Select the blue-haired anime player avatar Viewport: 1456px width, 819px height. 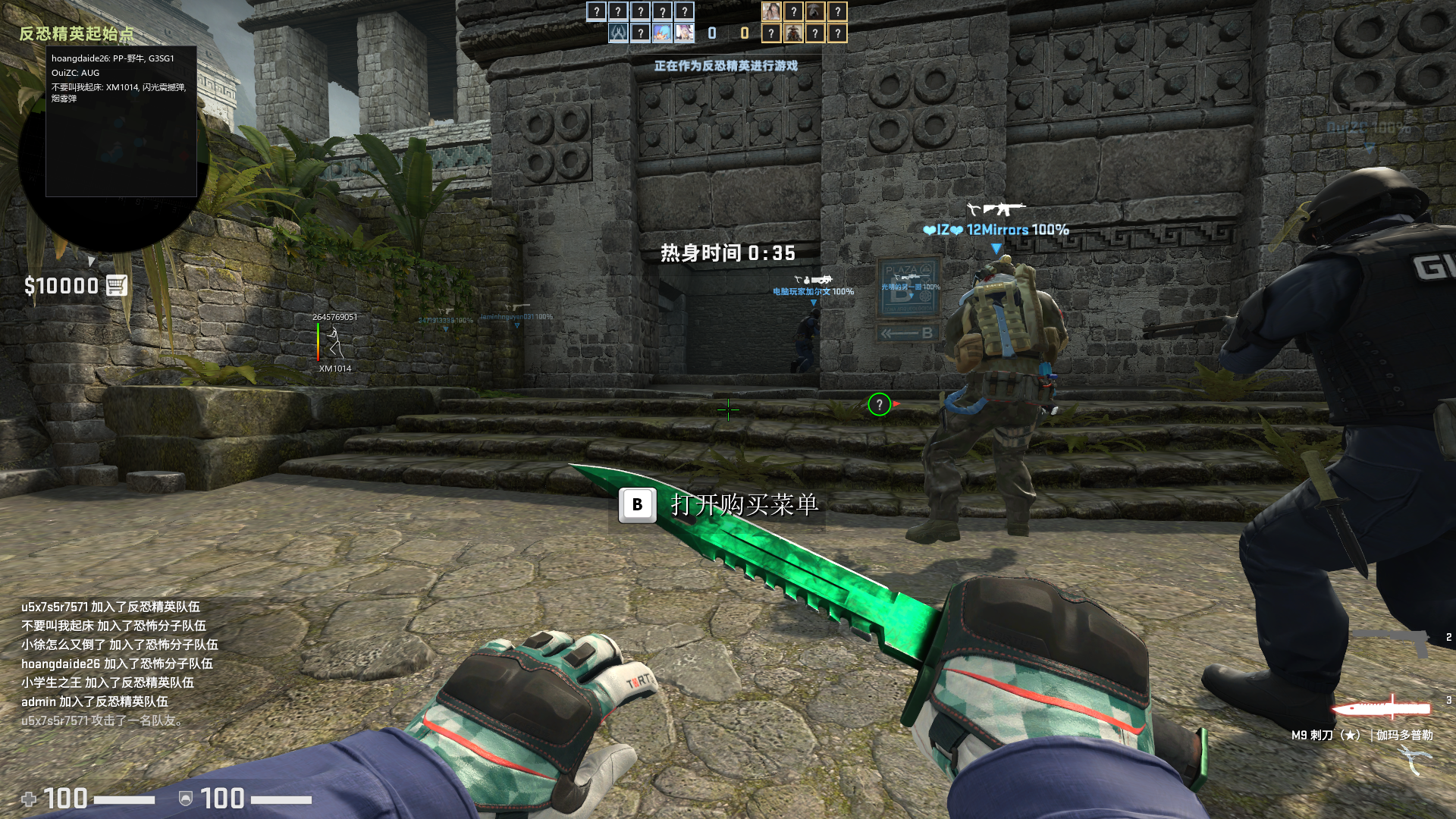tap(662, 33)
